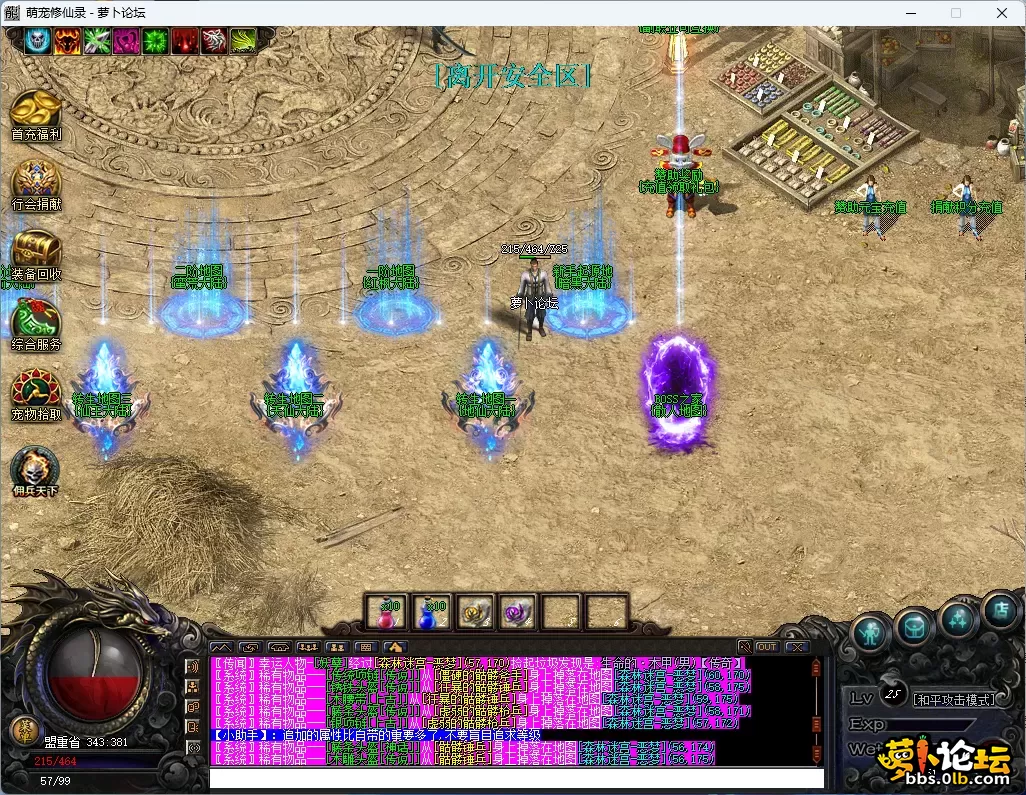The image size is (1026, 795).
Task: Open the bag inventory round button
Action: click(x=914, y=627)
